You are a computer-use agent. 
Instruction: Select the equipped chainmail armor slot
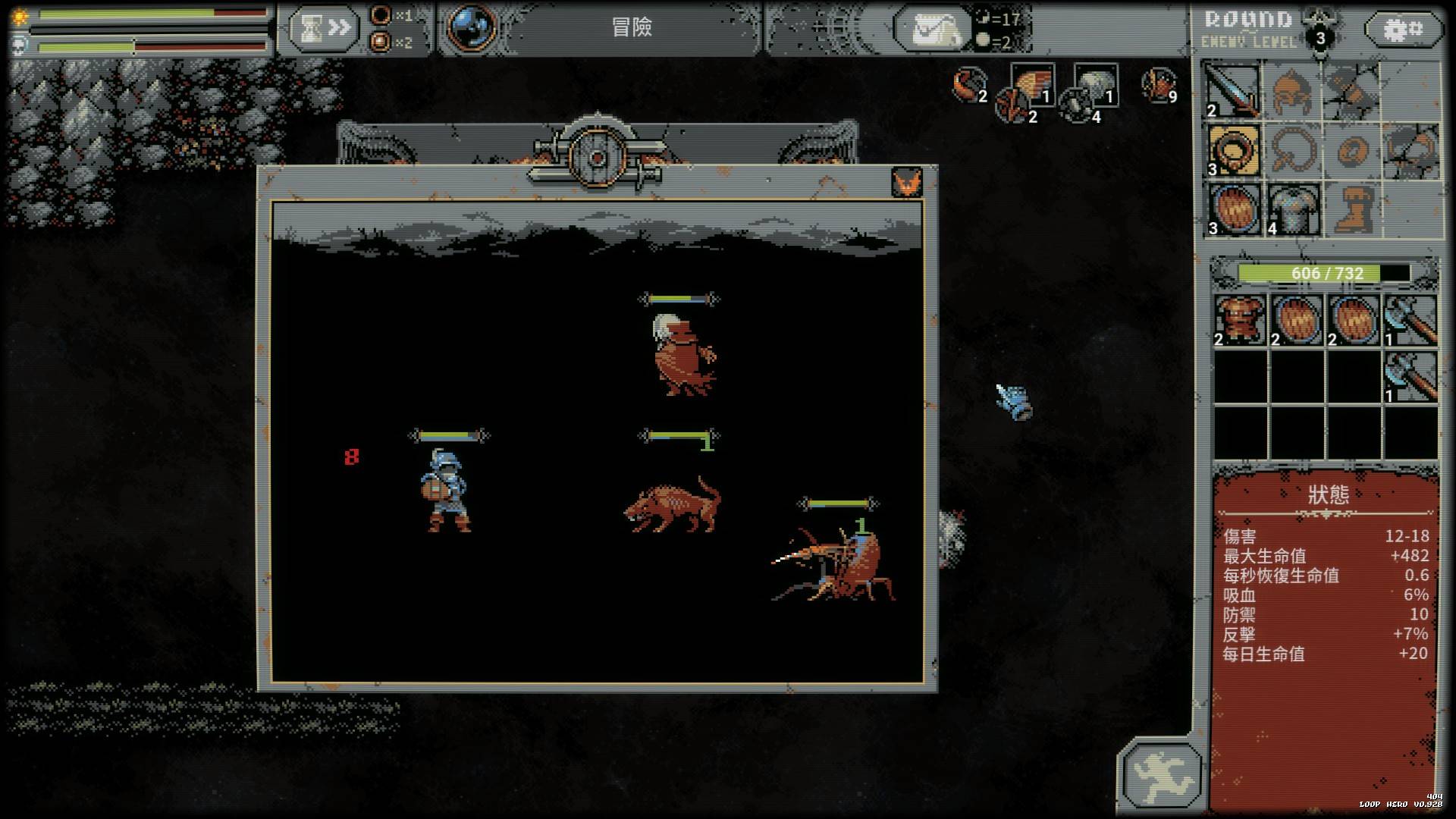pos(1292,209)
